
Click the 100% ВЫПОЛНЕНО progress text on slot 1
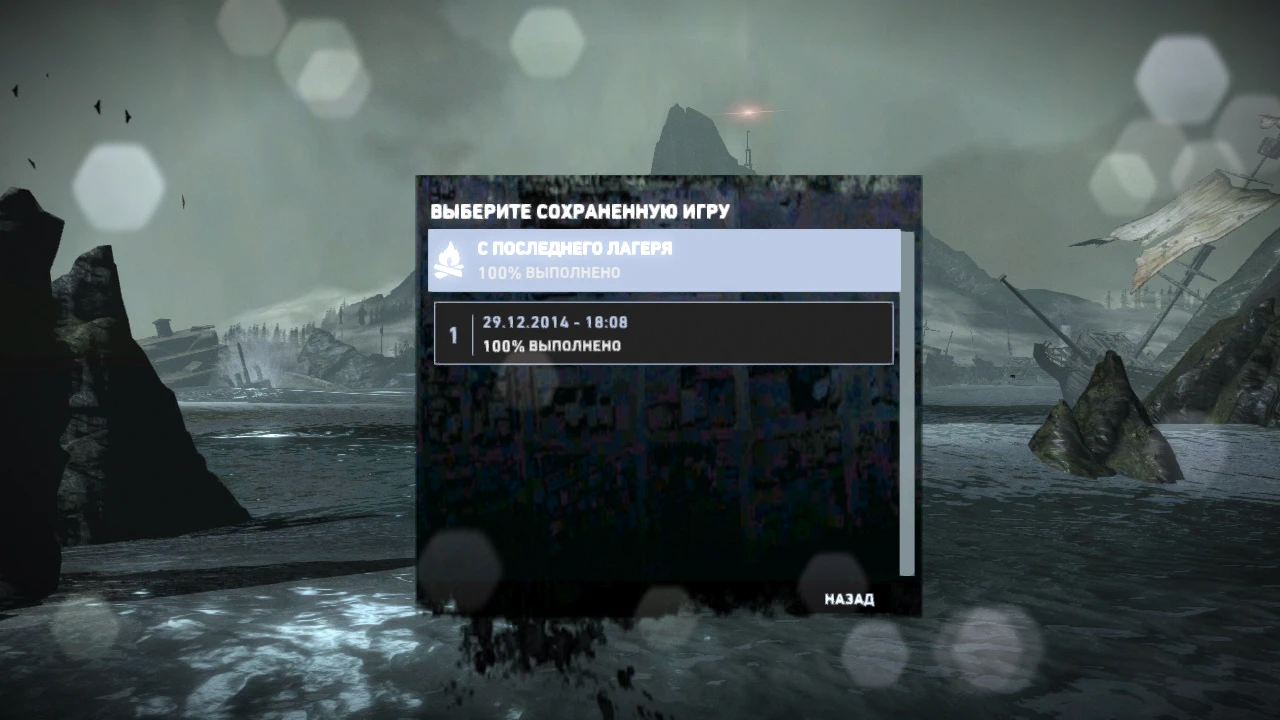[x=551, y=346]
